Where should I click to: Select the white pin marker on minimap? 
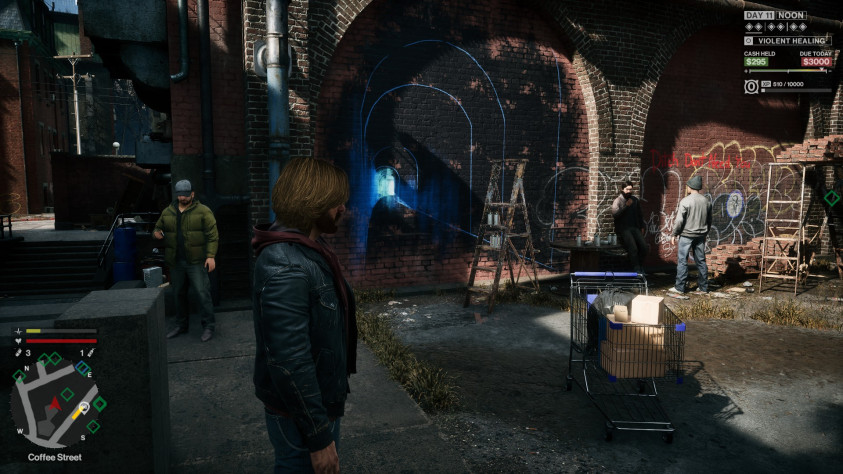point(84,407)
